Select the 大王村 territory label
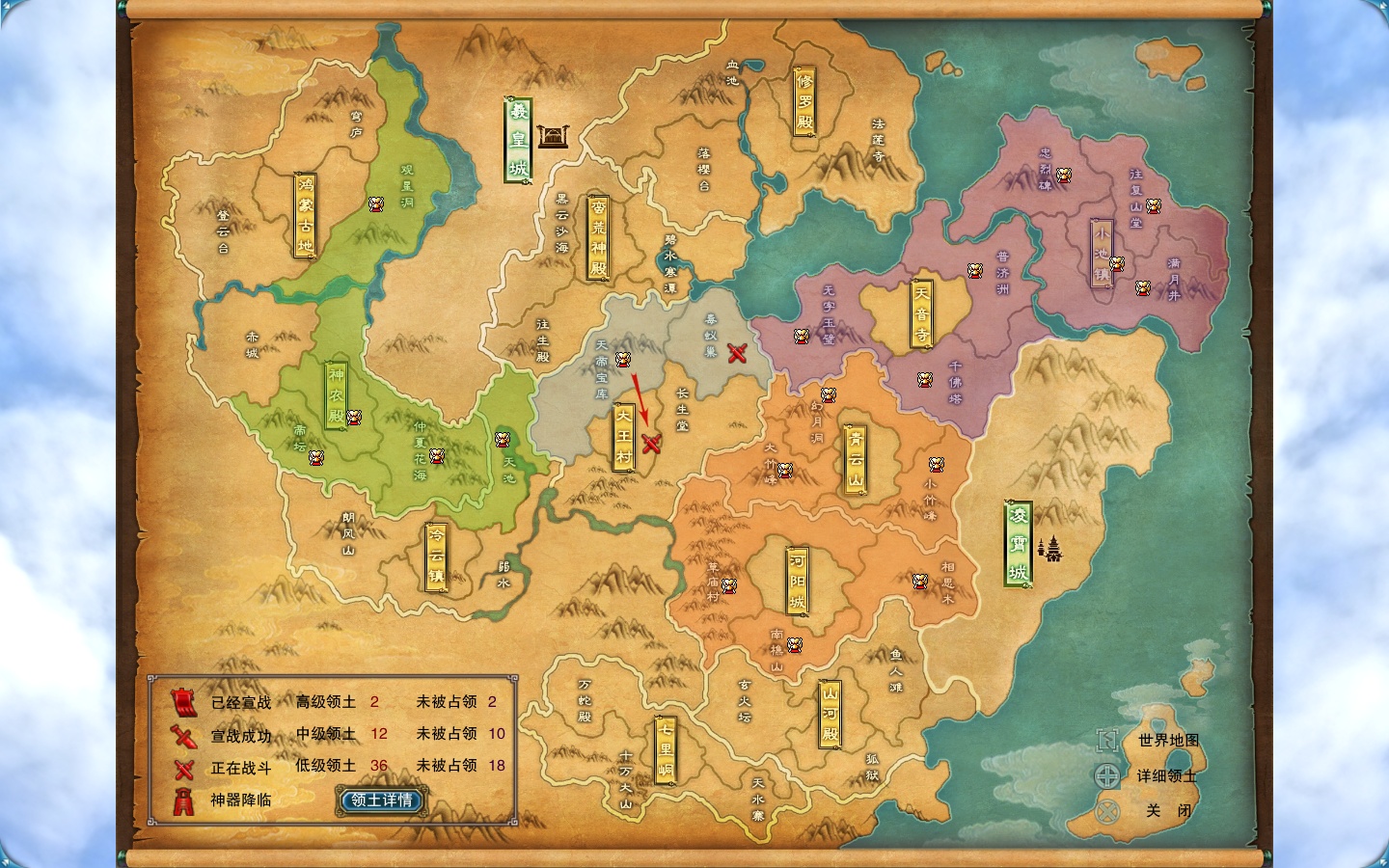Screen dimensions: 1389x868 point(623,437)
